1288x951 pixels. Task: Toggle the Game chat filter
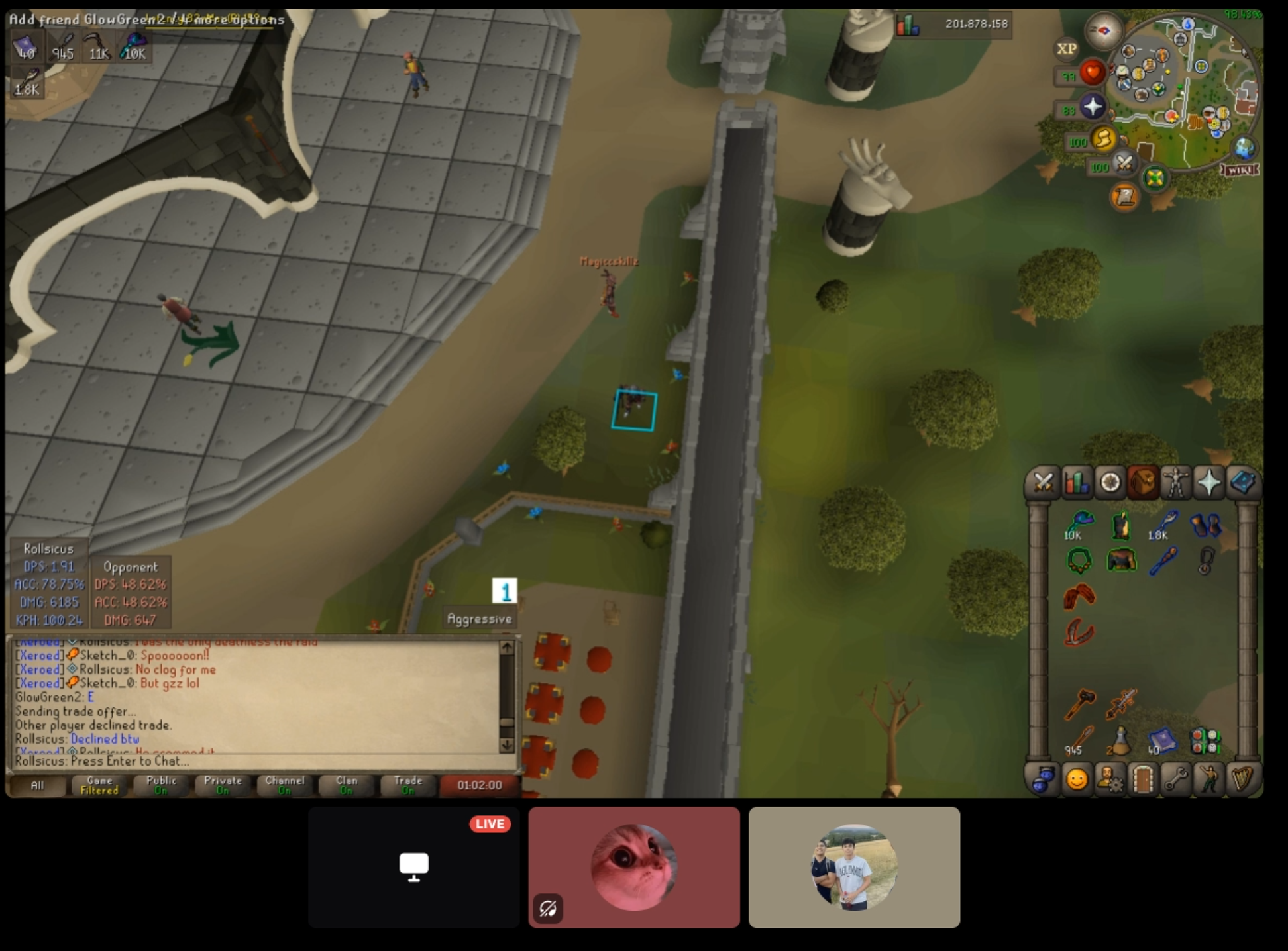tap(99, 785)
